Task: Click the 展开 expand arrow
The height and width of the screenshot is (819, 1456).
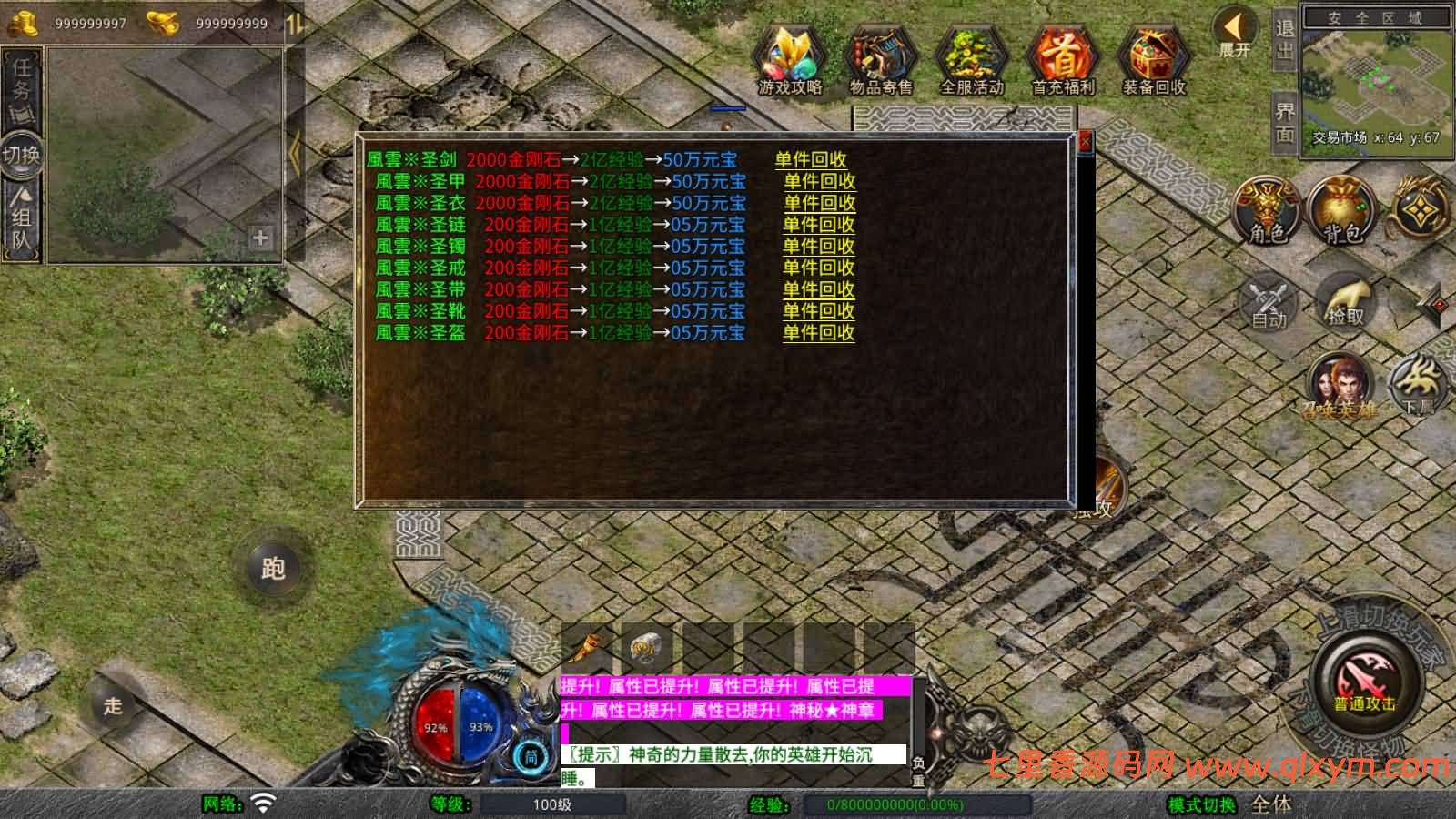Action: point(1235,32)
